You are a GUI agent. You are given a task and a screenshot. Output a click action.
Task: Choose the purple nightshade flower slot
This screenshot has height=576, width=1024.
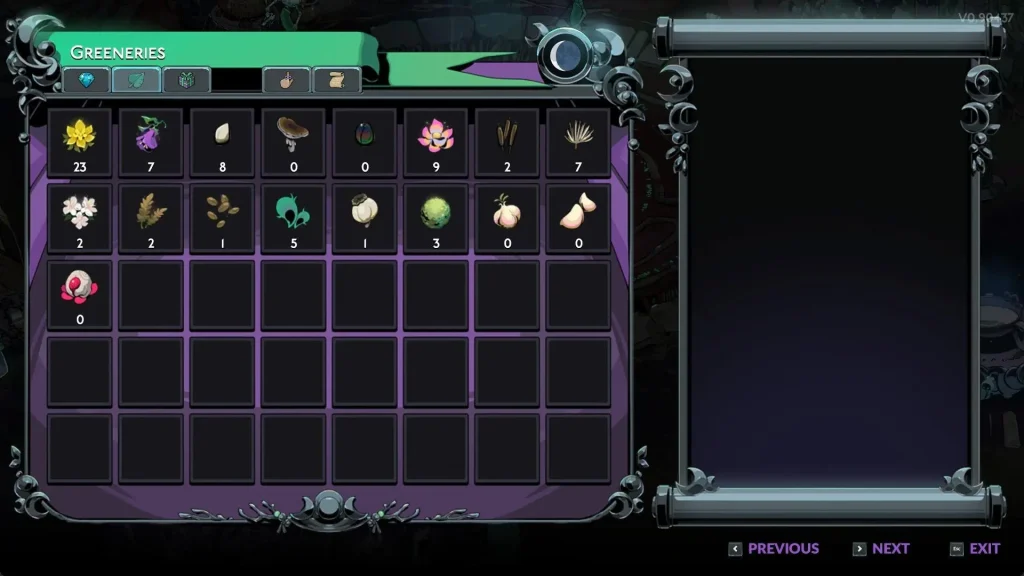151,142
